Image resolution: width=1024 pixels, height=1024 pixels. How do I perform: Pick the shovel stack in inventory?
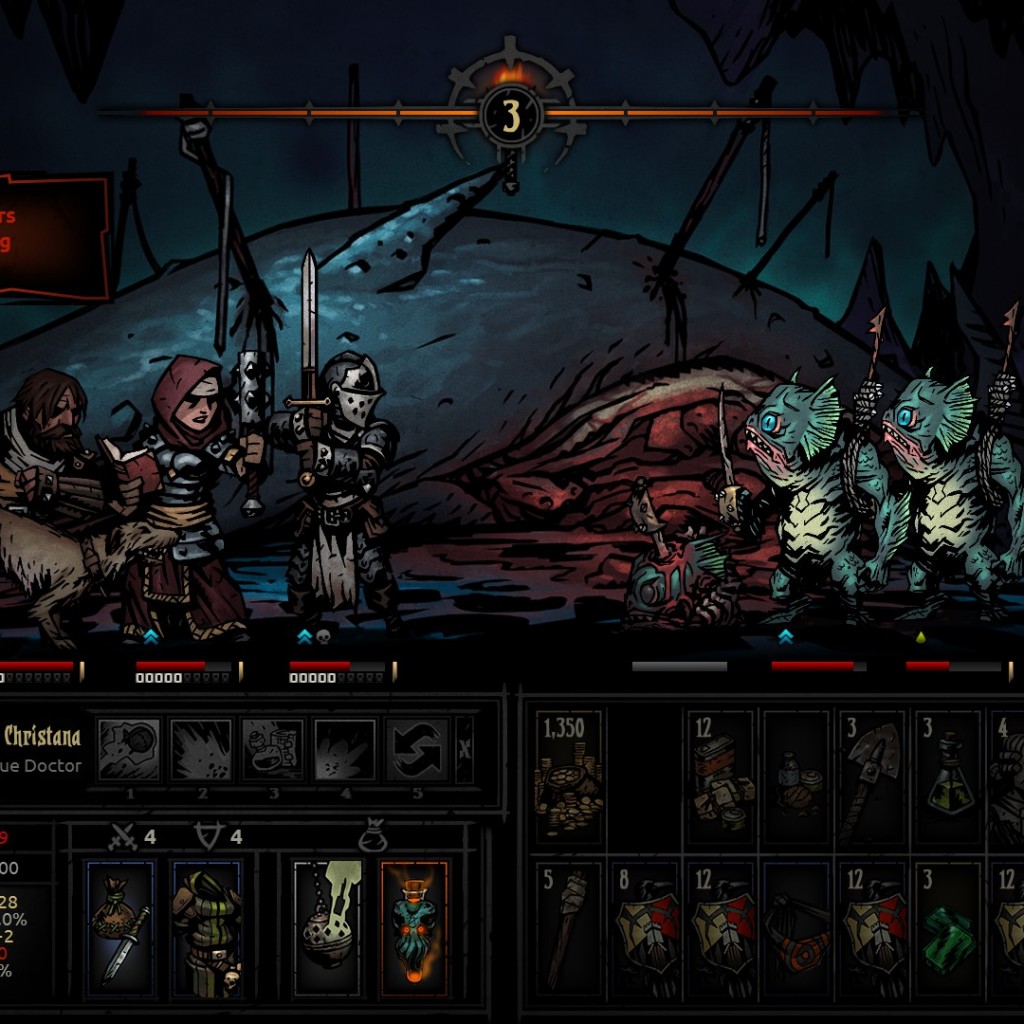pyautogui.click(x=871, y=777)
